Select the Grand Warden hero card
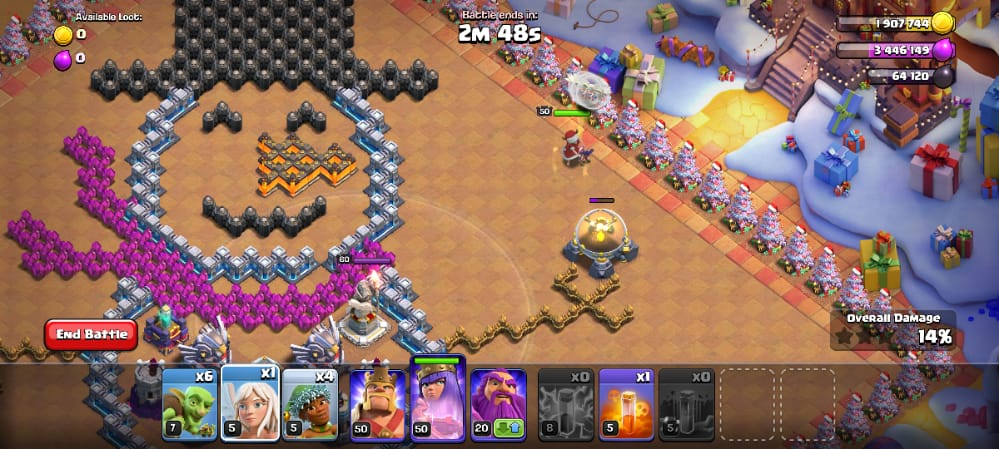Image resolution: width=999 pixels, height=449 pixels. point(498,404)
